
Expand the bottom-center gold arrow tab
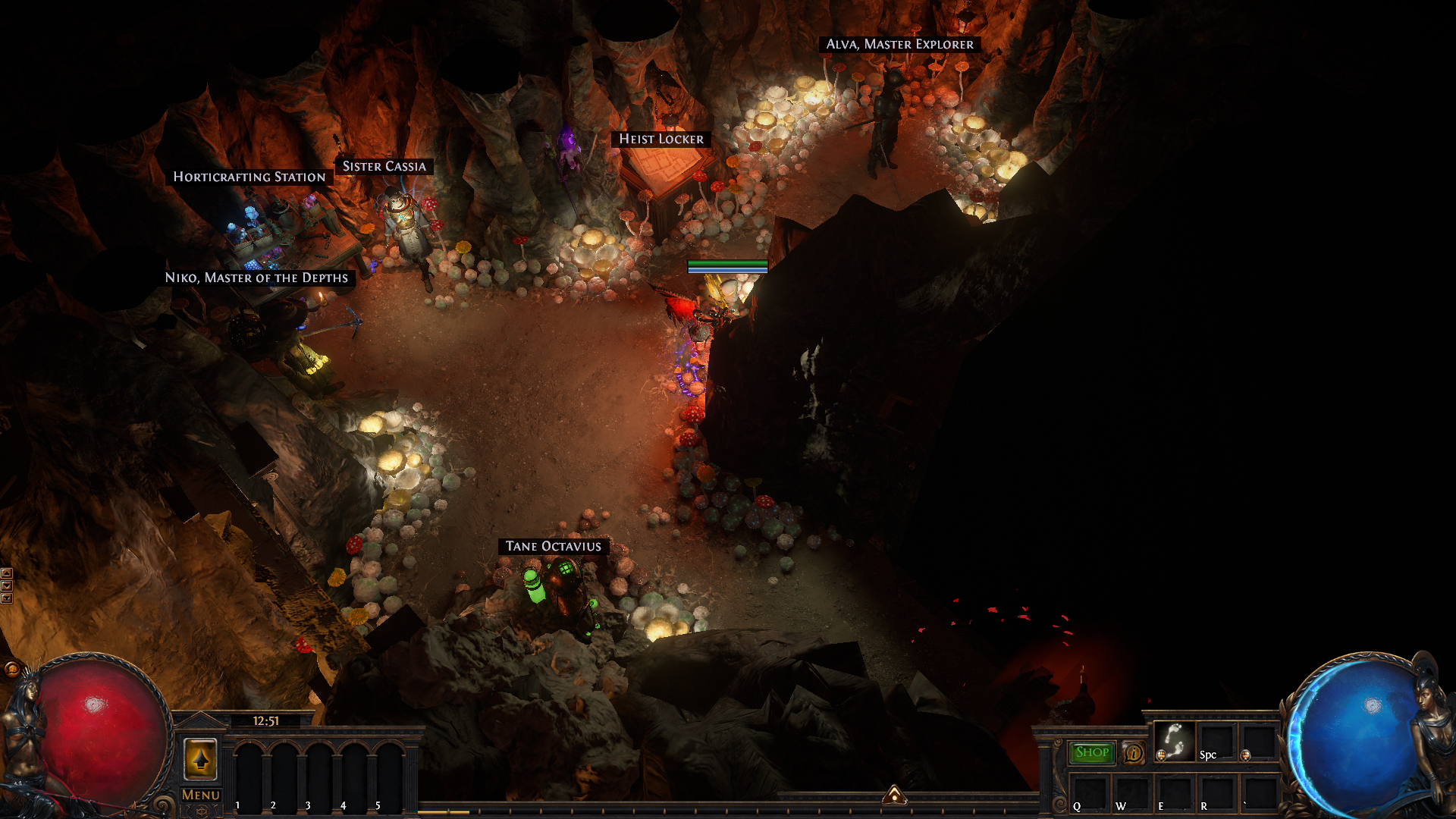pyautogui.click(x=895, y=795)
